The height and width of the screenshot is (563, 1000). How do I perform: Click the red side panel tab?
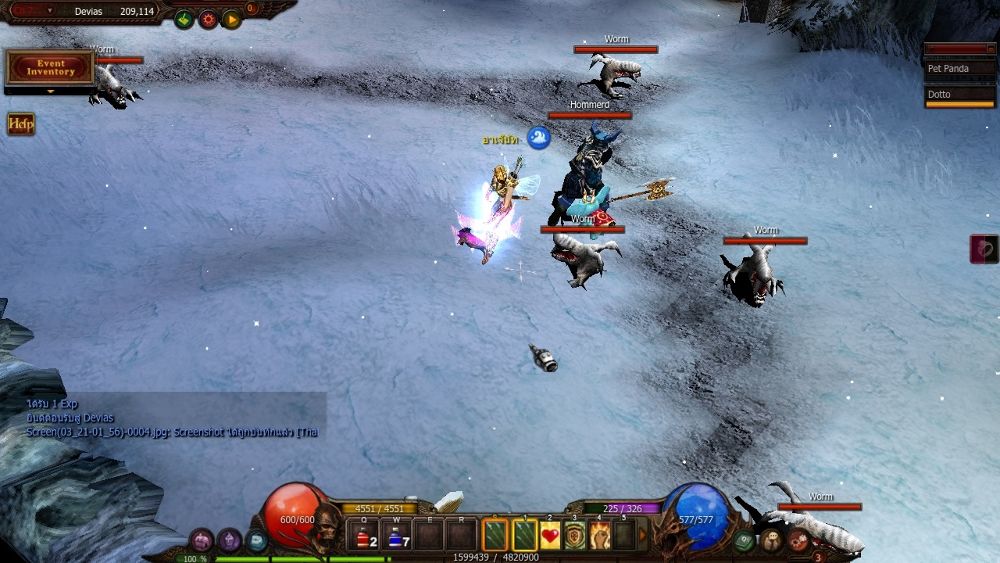pos(984,249)
